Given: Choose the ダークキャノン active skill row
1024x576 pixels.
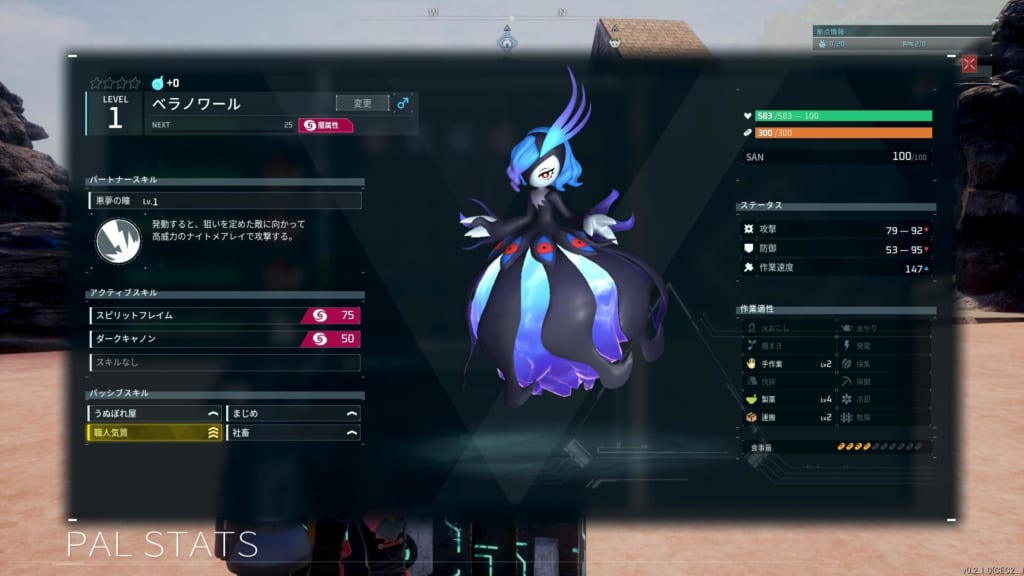Looking at the screenshot, I should (x=224, y=339).
